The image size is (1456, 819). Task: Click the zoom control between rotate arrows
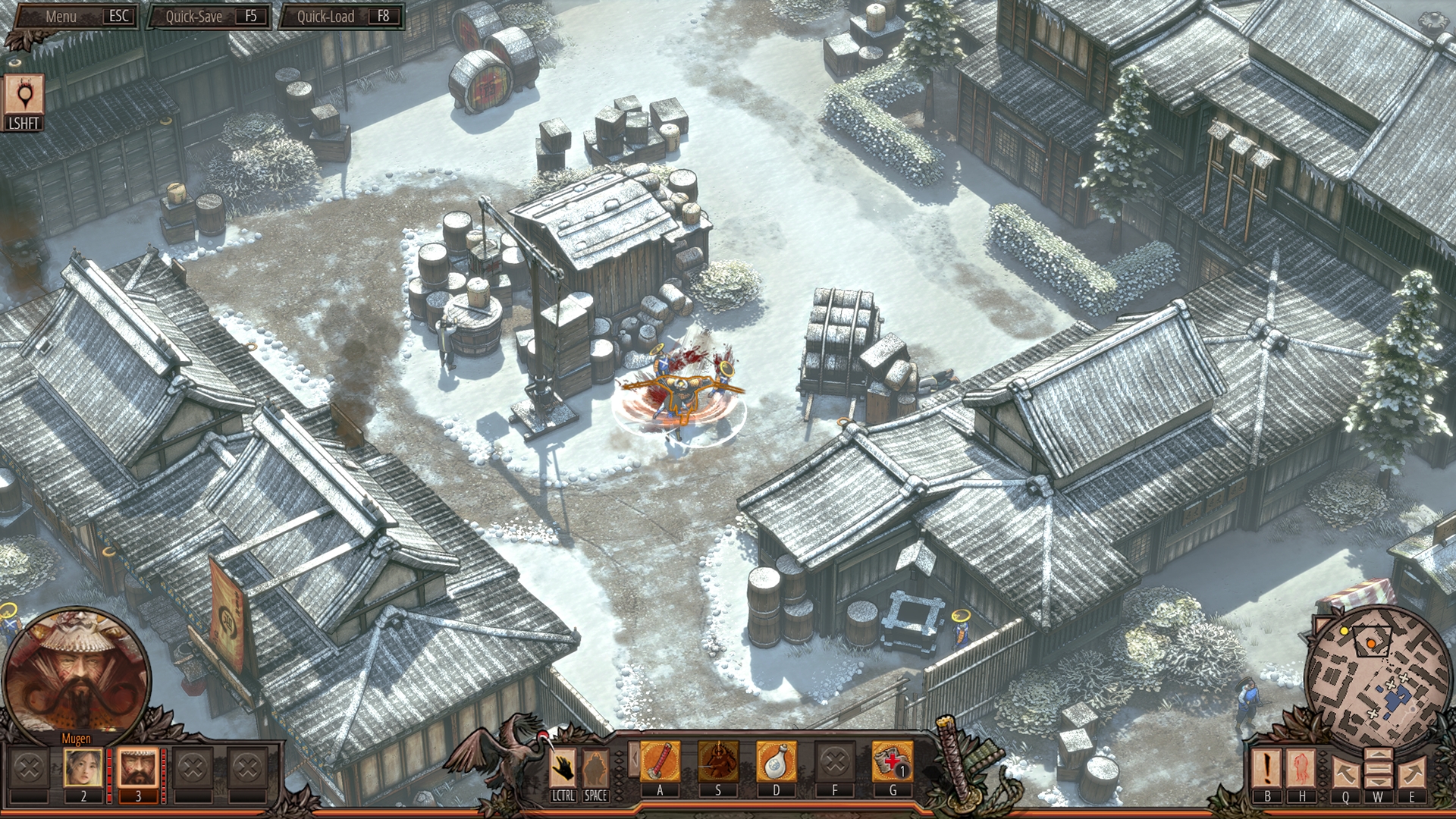point(1378,767)
